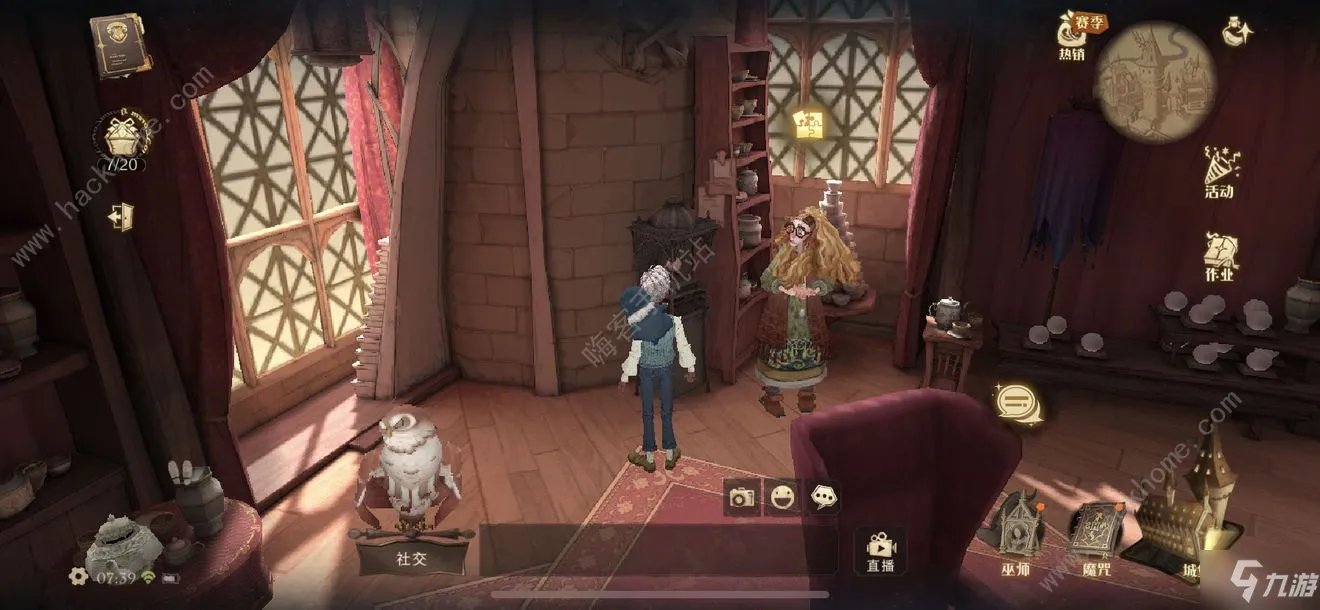Screen dimensions: 1320x610
Task: Open the 作业 homework menu
Action: pos(1220,256)
